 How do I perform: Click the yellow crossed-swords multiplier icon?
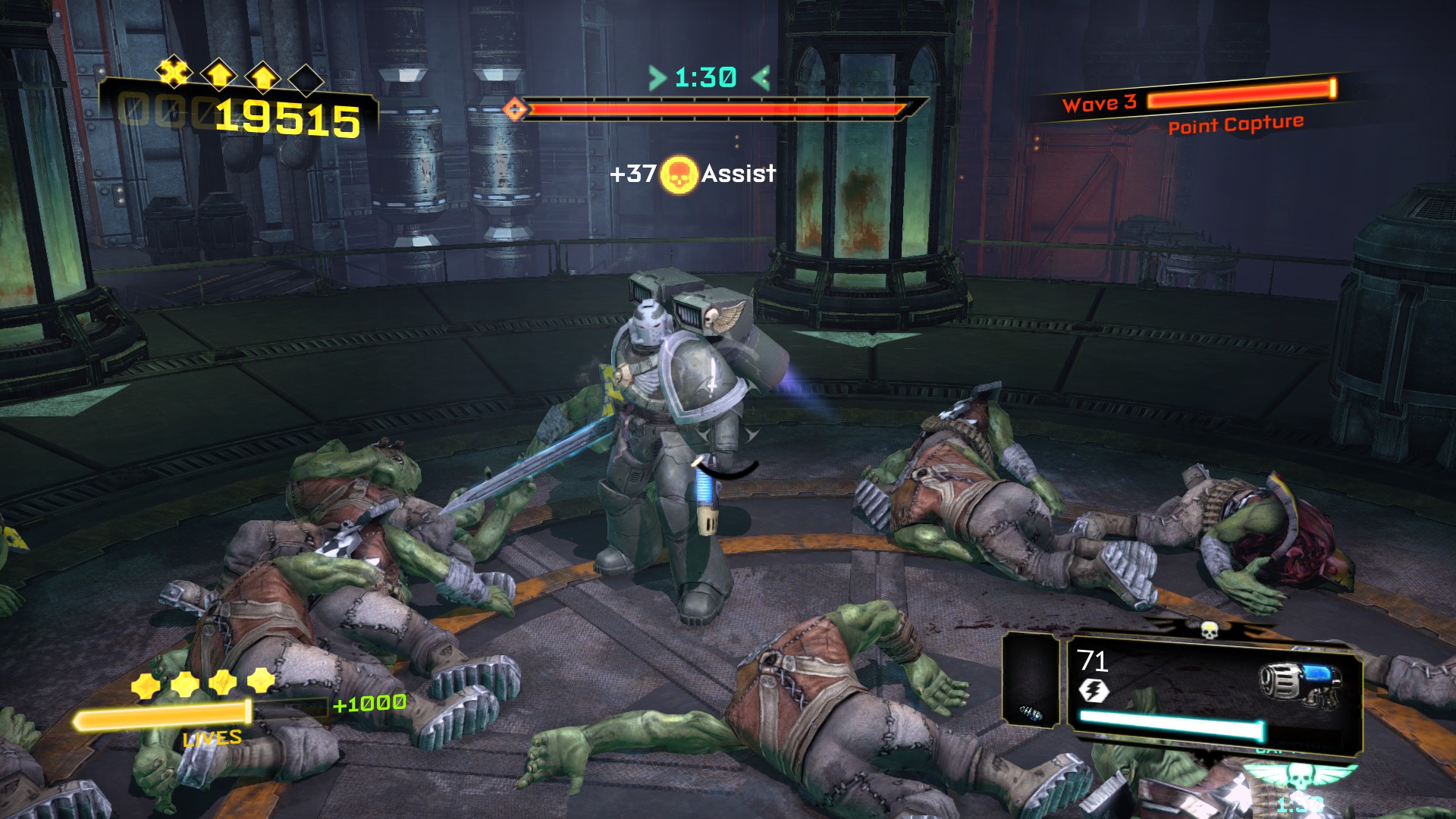pos(174,73)
